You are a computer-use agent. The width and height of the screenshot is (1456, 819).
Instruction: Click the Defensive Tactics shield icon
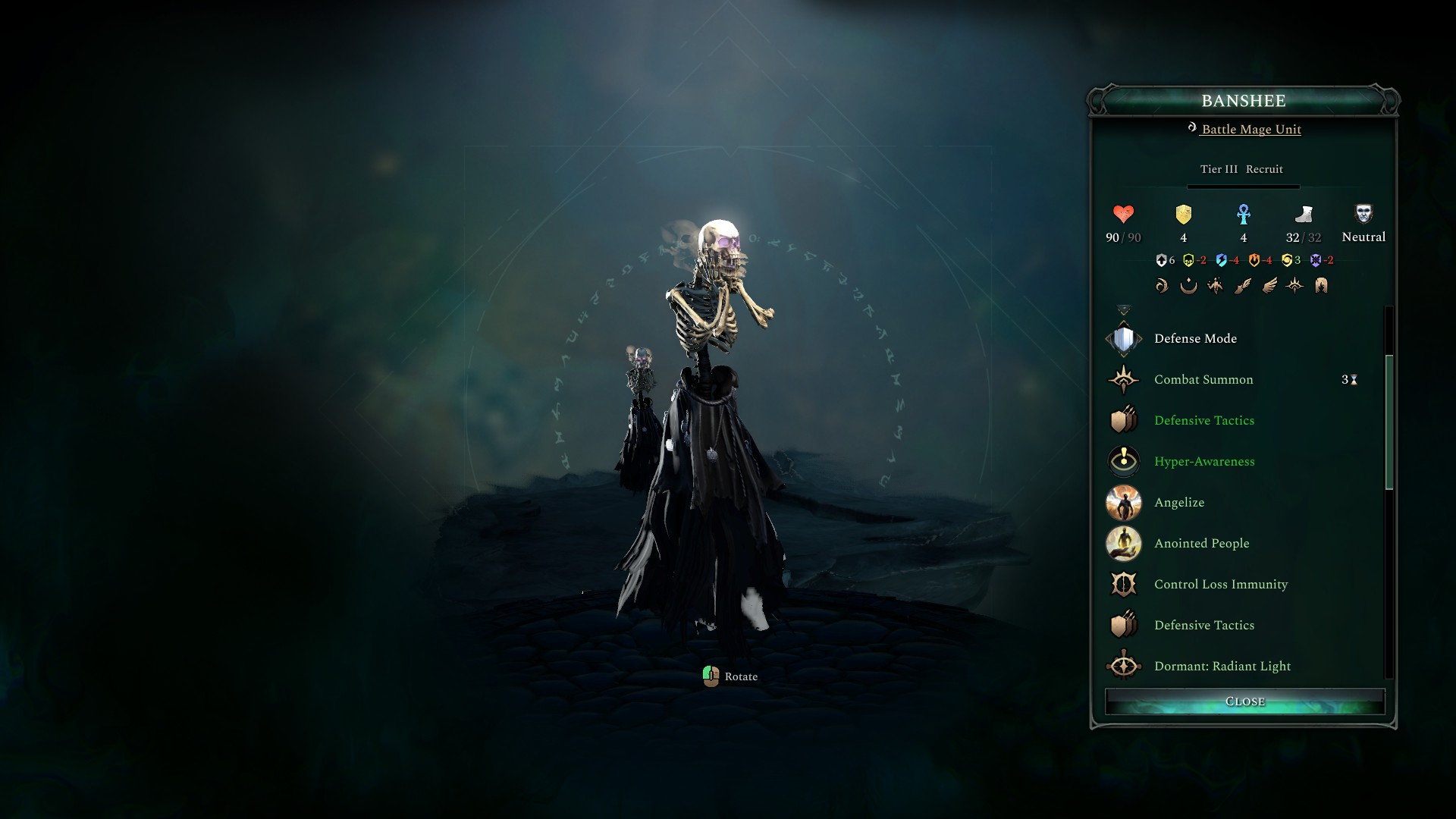pyautogui.click(x=1123, y=420)
